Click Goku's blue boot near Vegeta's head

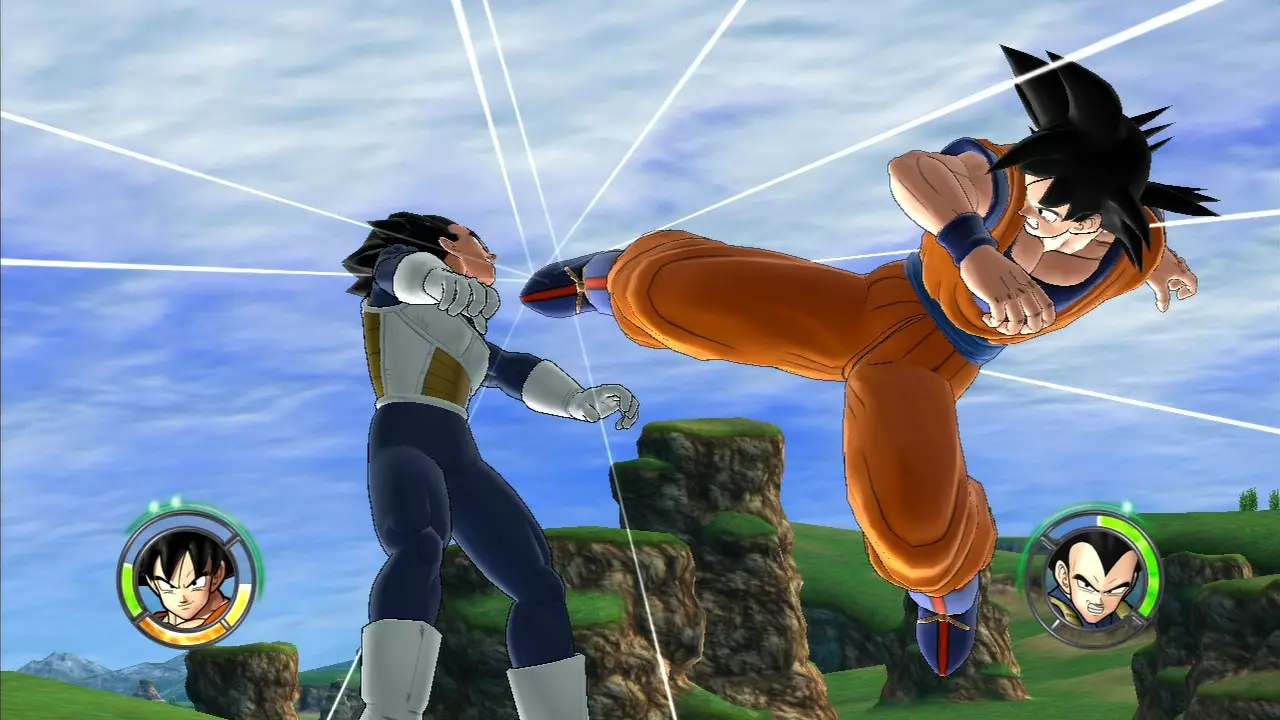pos(560,290)
